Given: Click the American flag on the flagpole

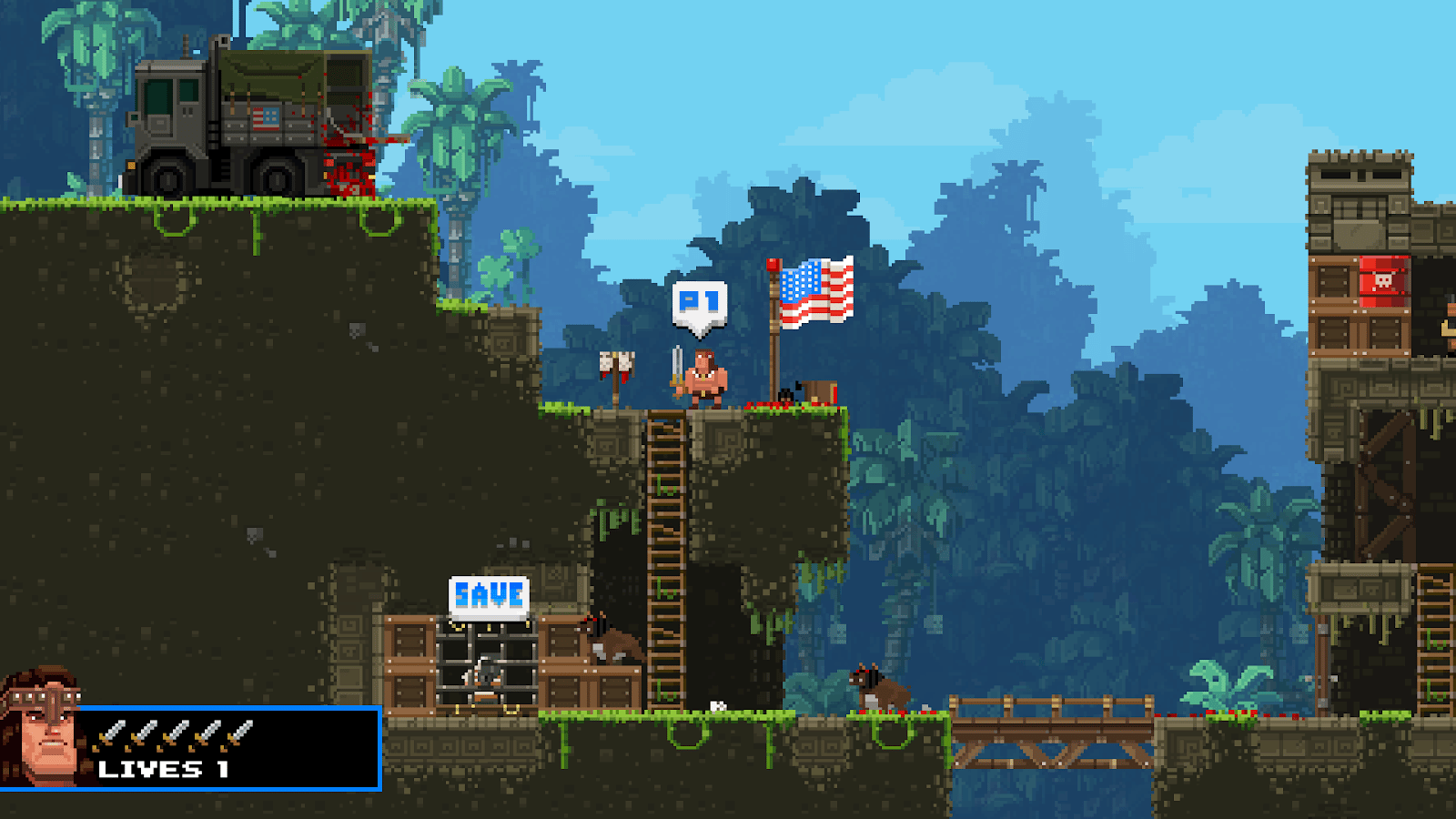Looking at the screenshot, I should point(814,287).
